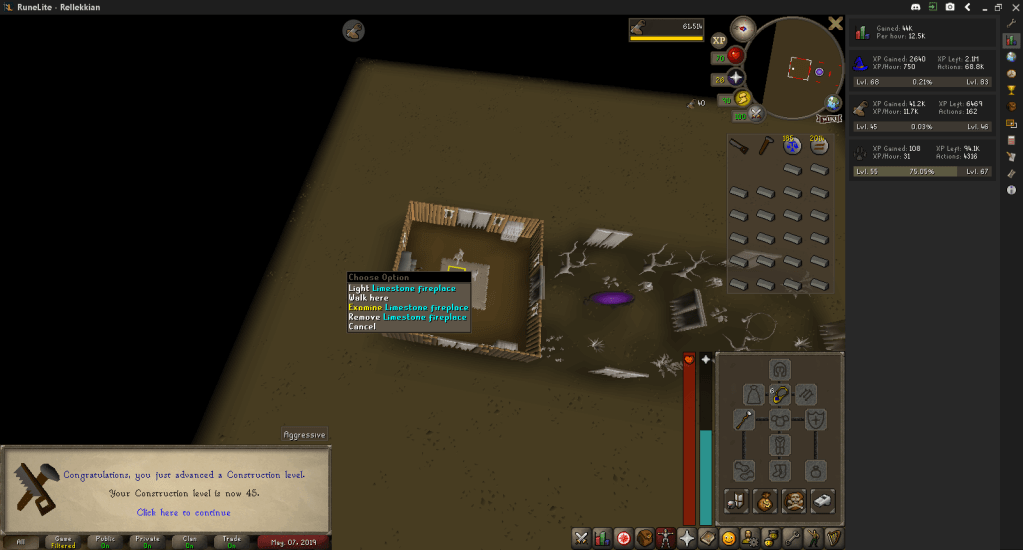The height and width of the screenshot is (550, 1023).
Task: Select the equipped staff weapon slot
Action: (x=744, y=419)
